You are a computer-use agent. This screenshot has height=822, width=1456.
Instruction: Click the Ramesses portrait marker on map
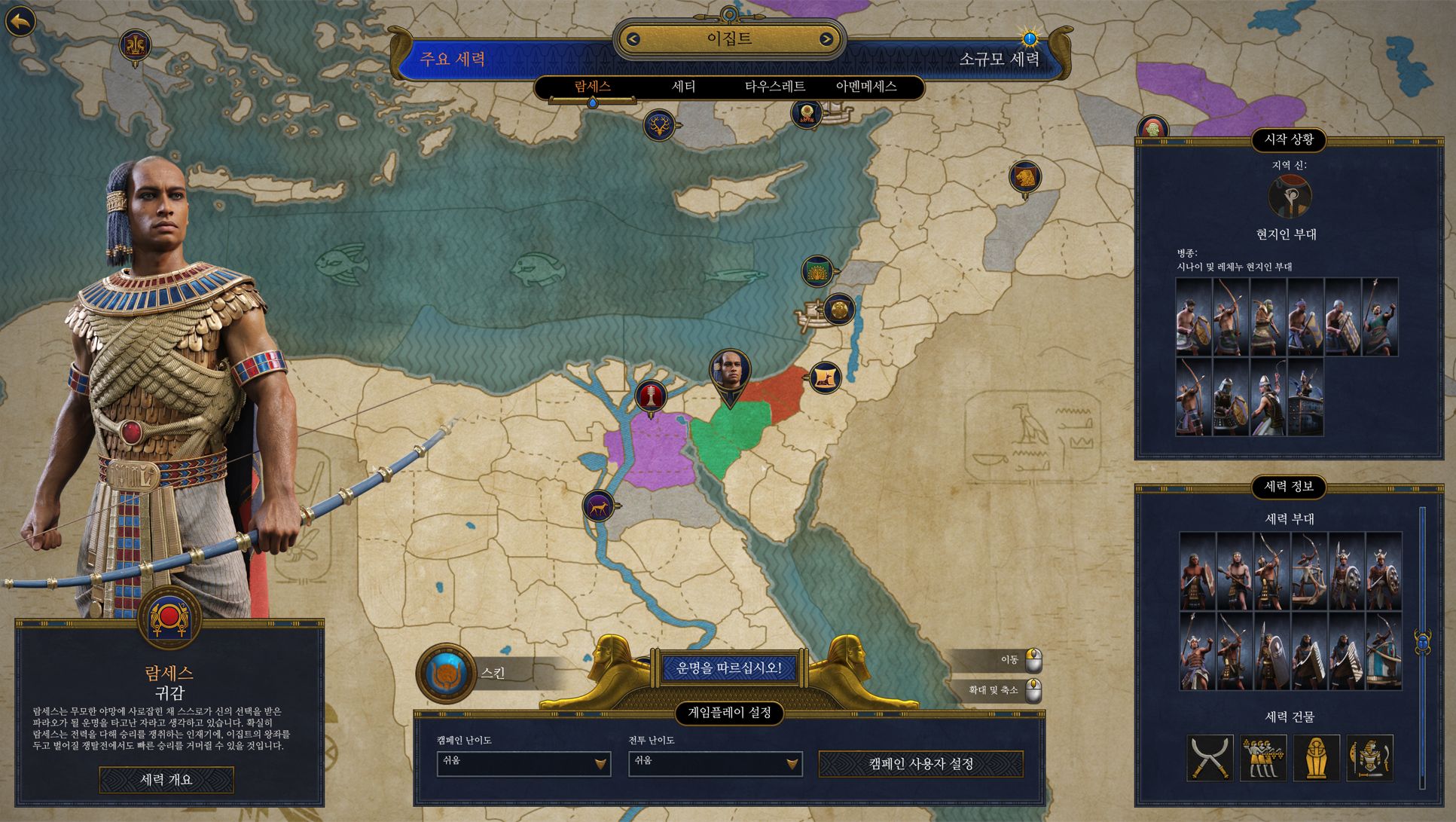point(730,372)
